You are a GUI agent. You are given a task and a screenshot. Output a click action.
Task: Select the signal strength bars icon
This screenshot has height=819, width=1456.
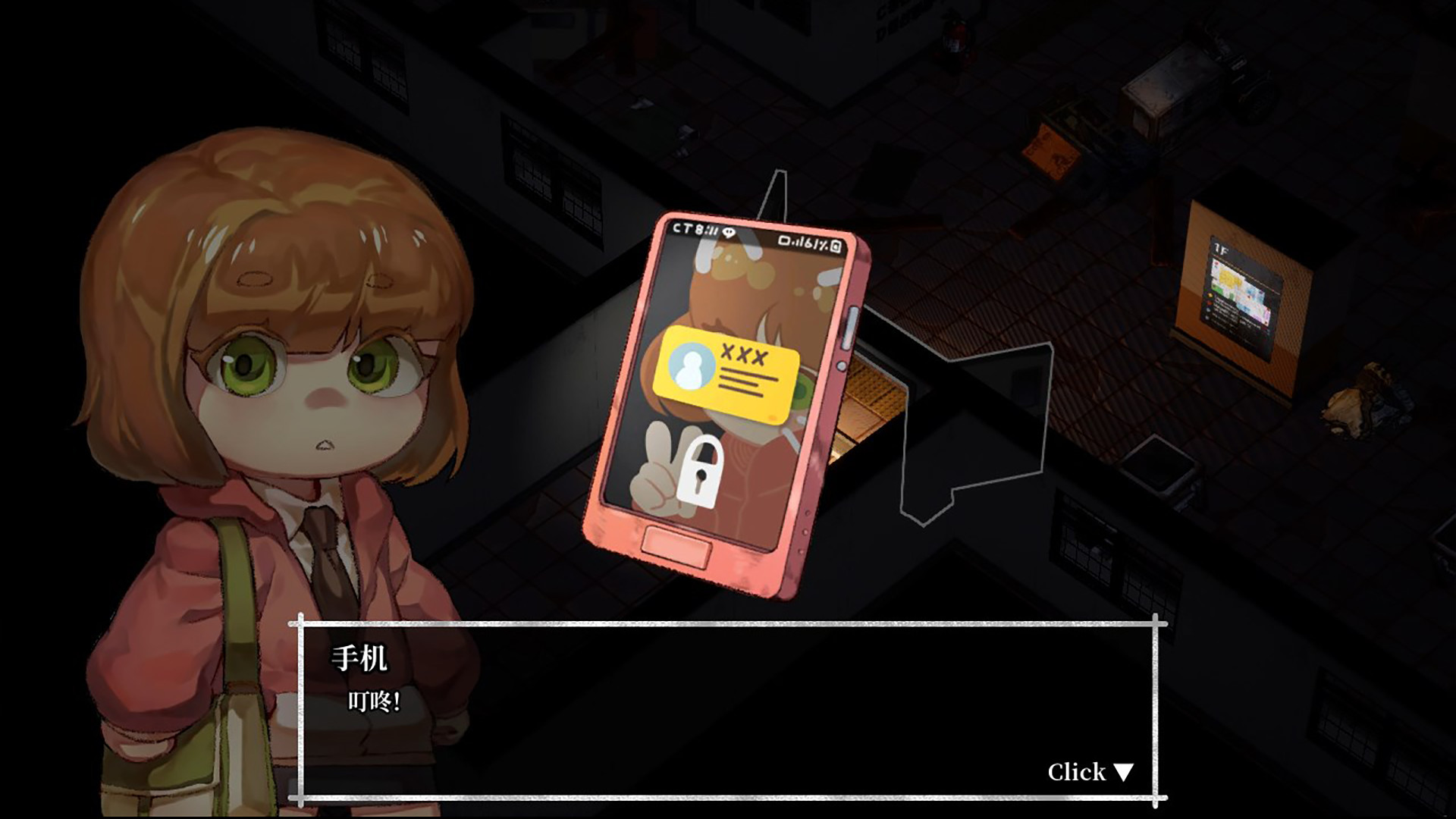click(798, 244)
